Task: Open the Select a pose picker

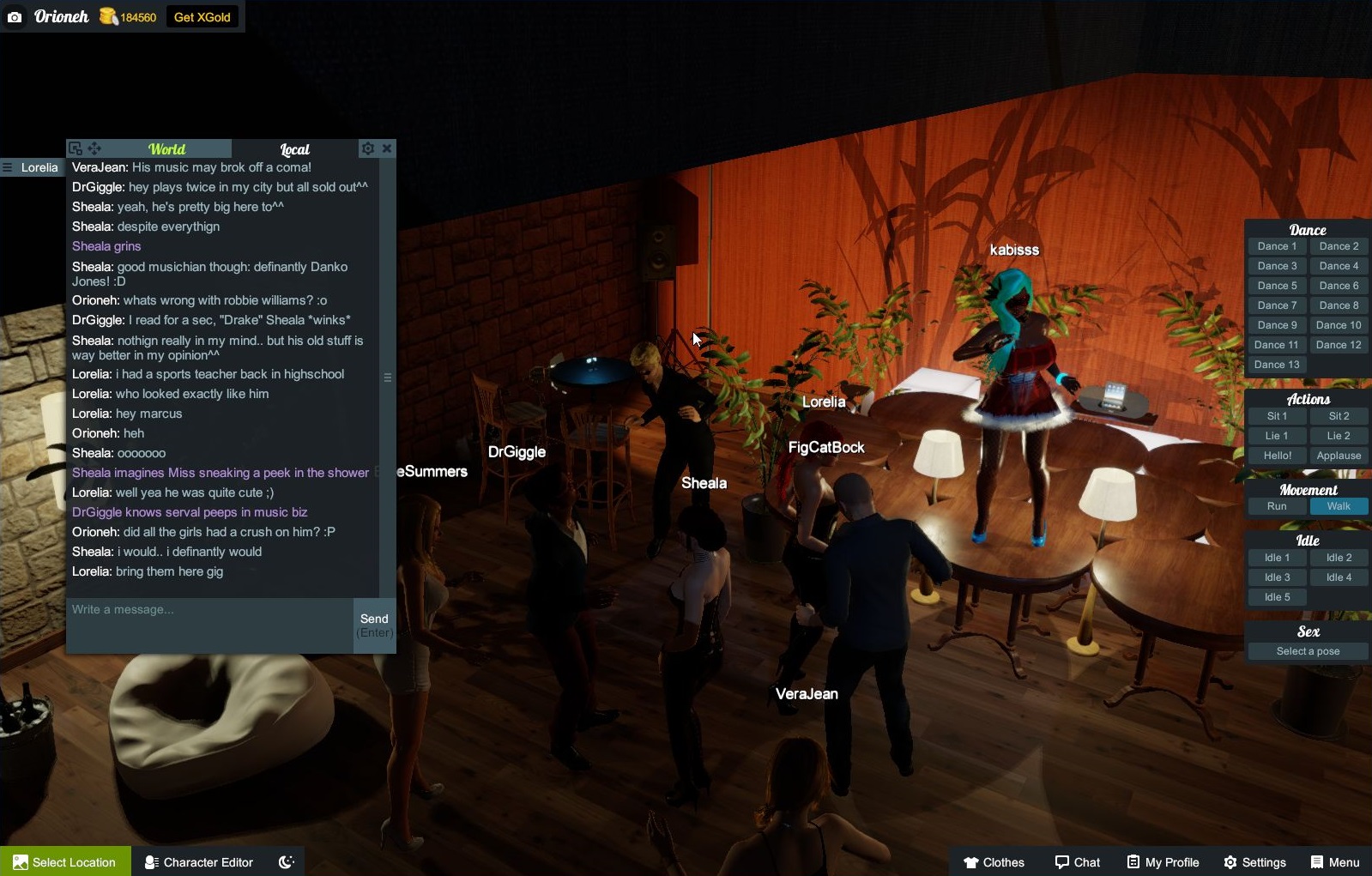Action: tap(1308, 650)
